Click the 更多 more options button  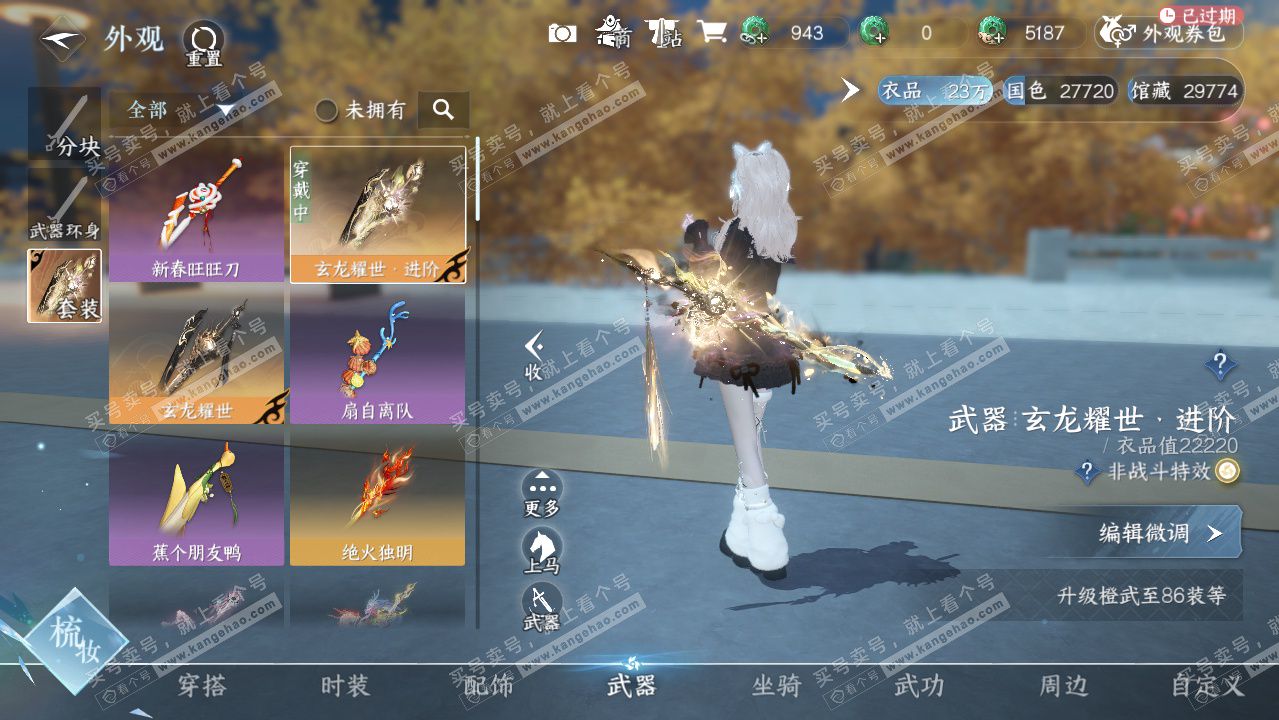(x=542, y=493)
